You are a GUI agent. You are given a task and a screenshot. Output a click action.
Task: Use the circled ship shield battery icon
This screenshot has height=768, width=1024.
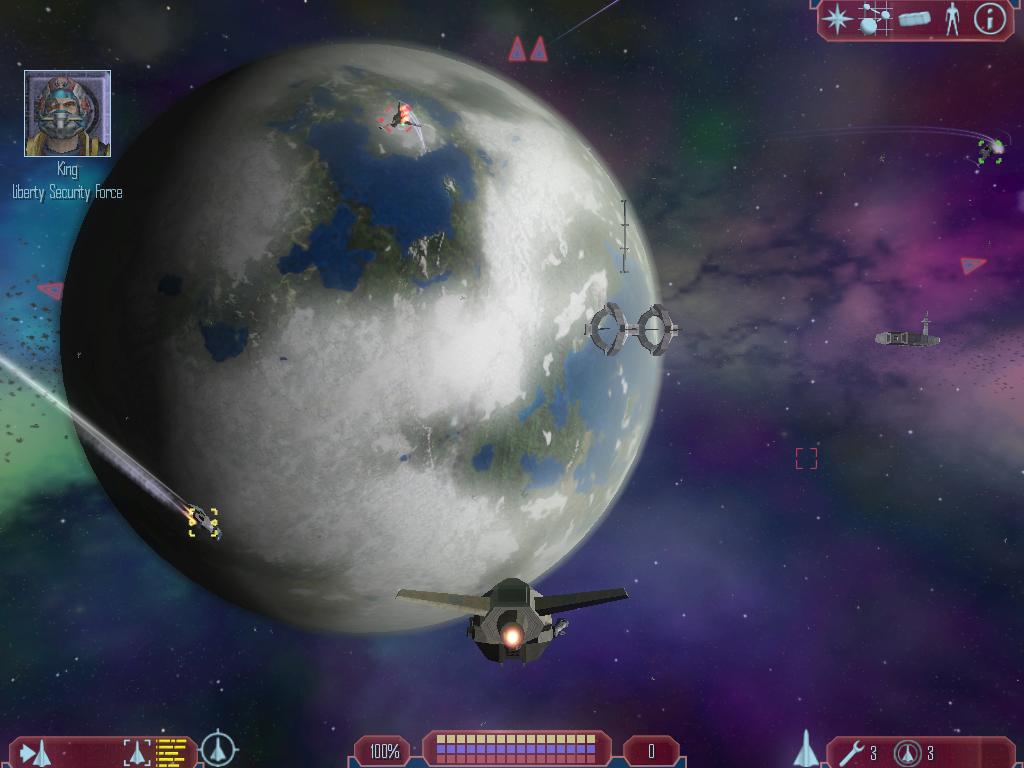[908, 752]
